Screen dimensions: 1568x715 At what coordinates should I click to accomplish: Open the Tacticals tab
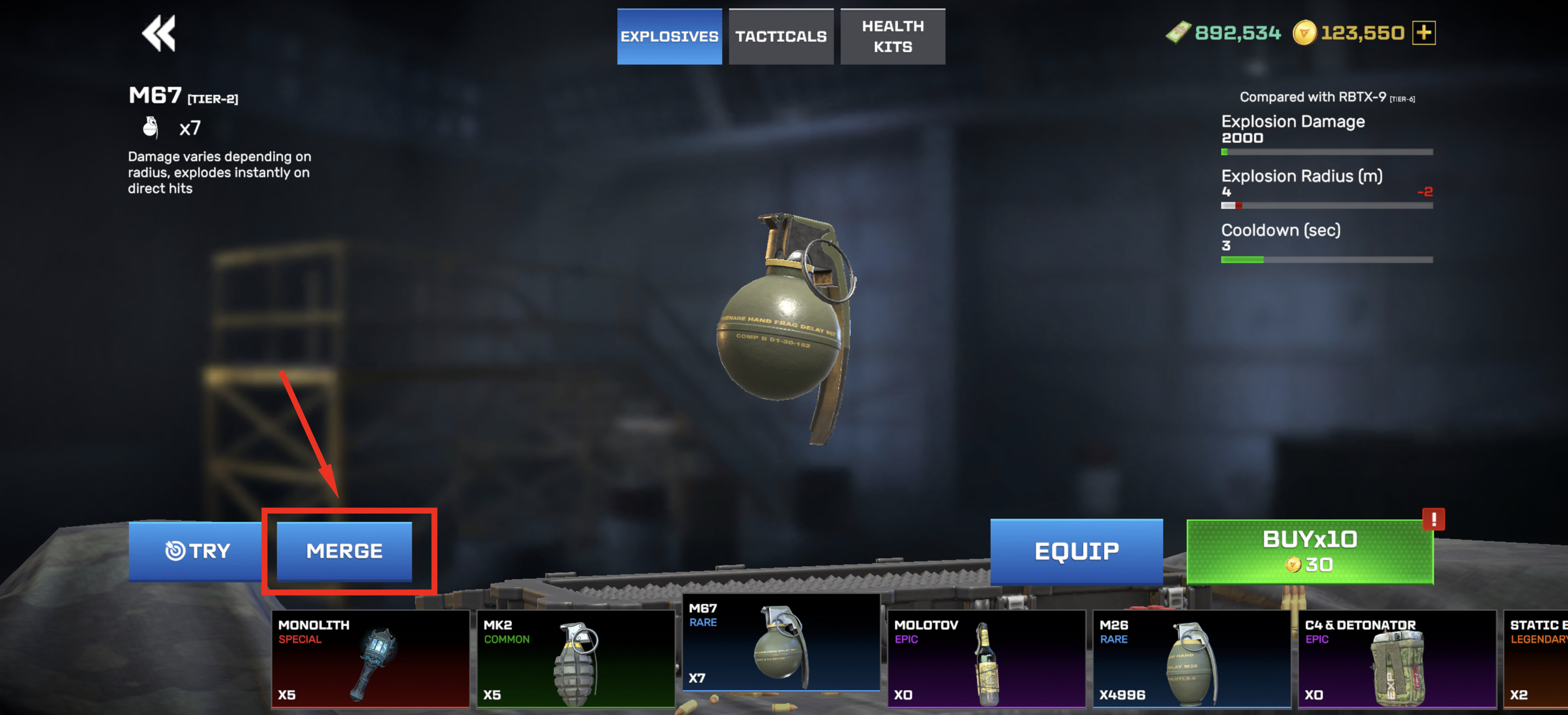point(780,36)
